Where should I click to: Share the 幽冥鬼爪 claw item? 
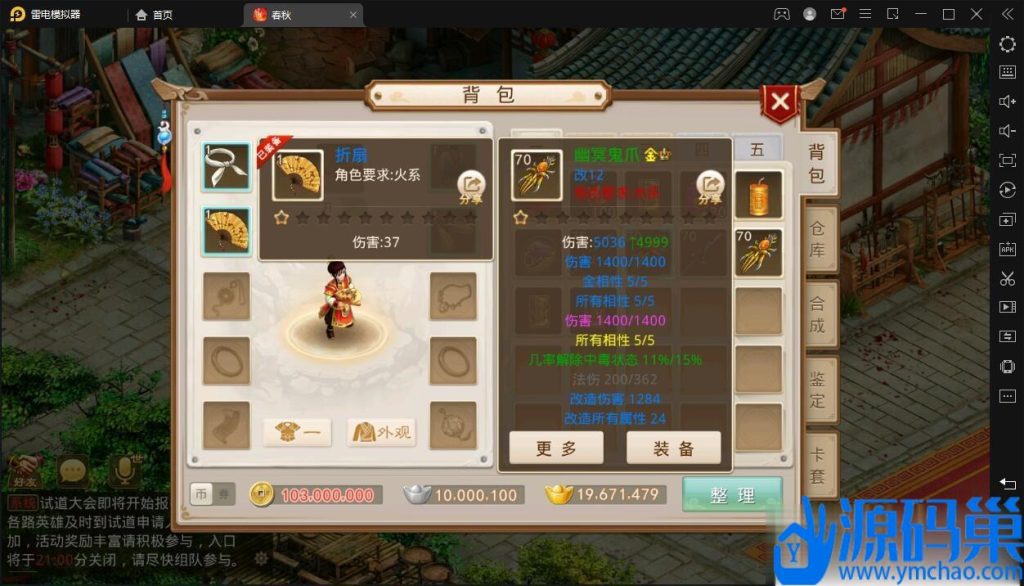pyautogui.click(x=710, y=187)
